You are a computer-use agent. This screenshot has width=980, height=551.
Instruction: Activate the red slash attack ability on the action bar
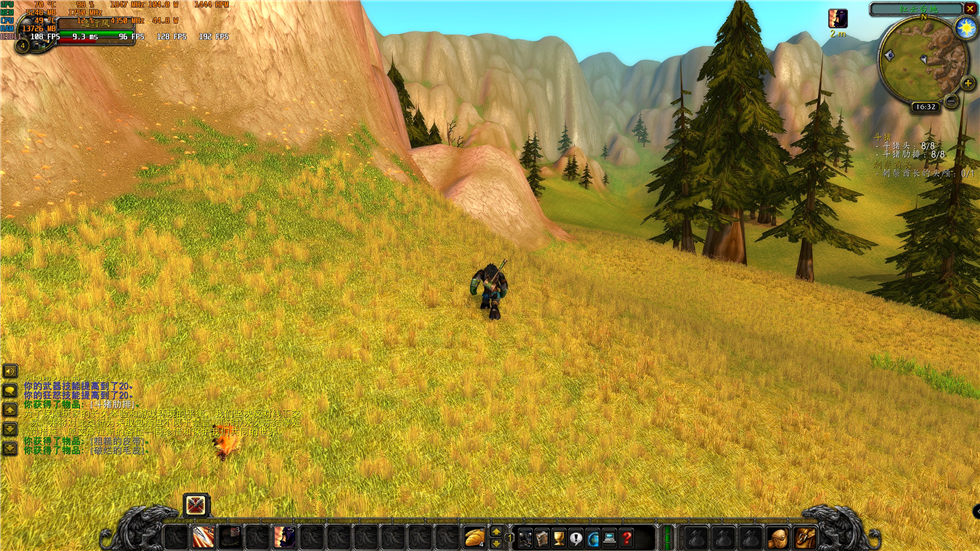(x=203, y=539)
